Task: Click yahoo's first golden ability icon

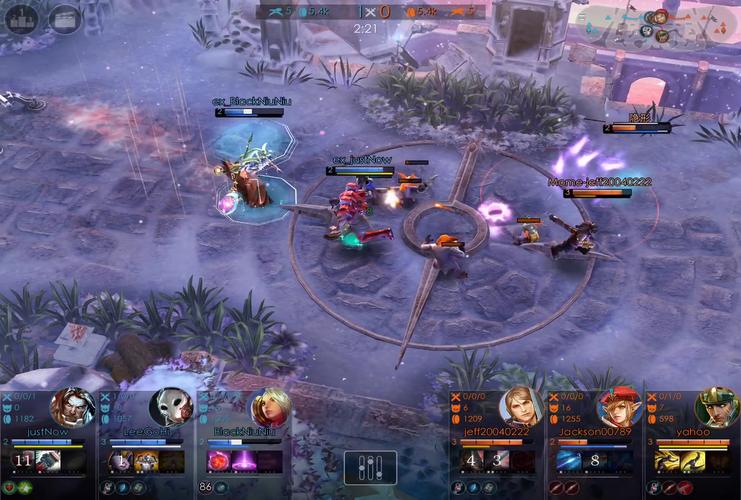Action: click(667, 461)
